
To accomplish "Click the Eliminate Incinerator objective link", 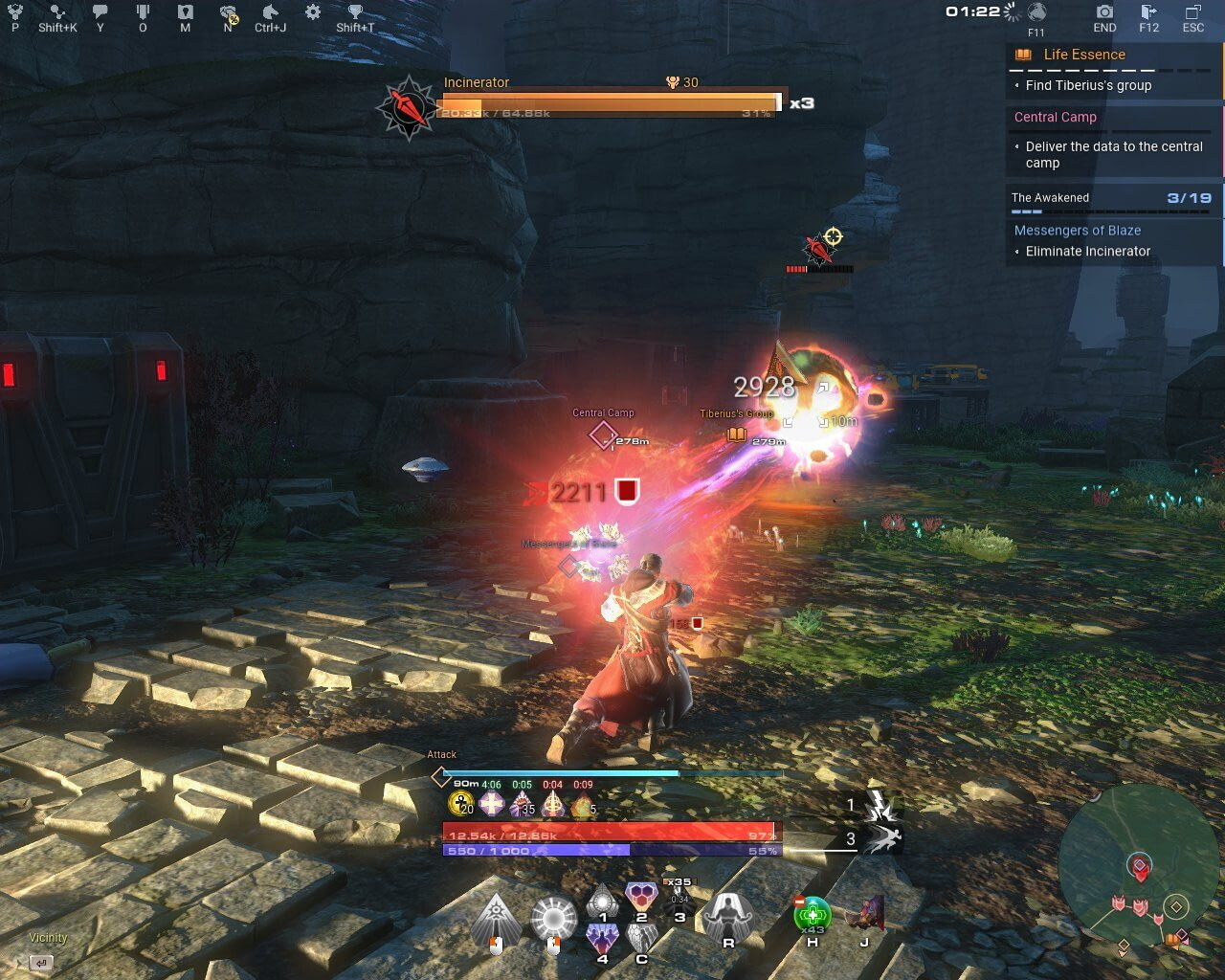I will coord(1087,251).
